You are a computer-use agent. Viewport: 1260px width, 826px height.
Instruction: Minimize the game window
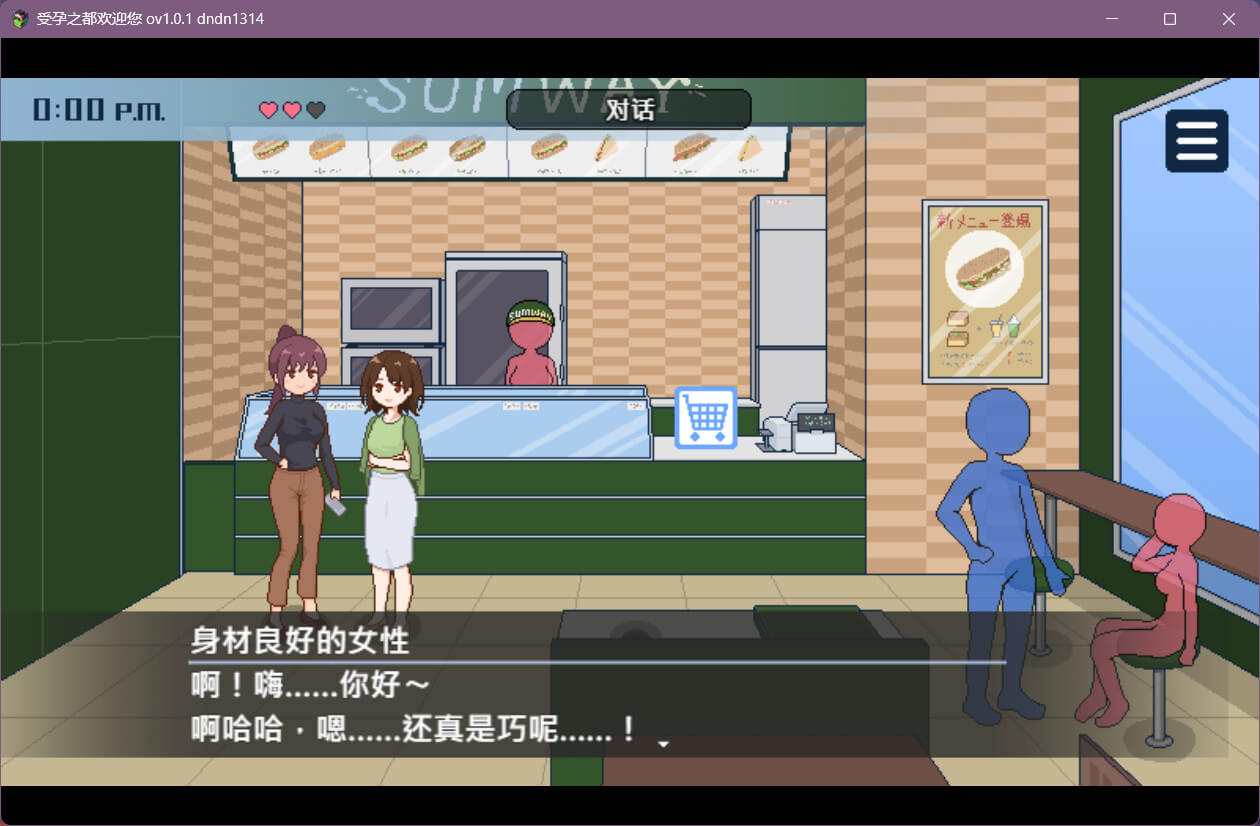pyautogui.click(x=1111, y=19)
